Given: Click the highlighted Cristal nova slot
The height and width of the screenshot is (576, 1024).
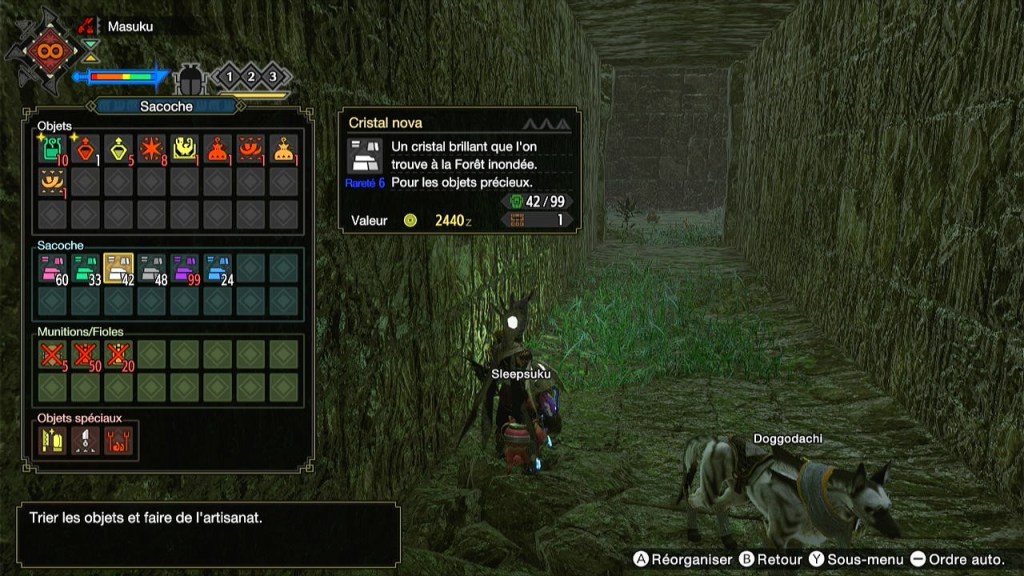Looking at the screenshot, I should [119, 267].
